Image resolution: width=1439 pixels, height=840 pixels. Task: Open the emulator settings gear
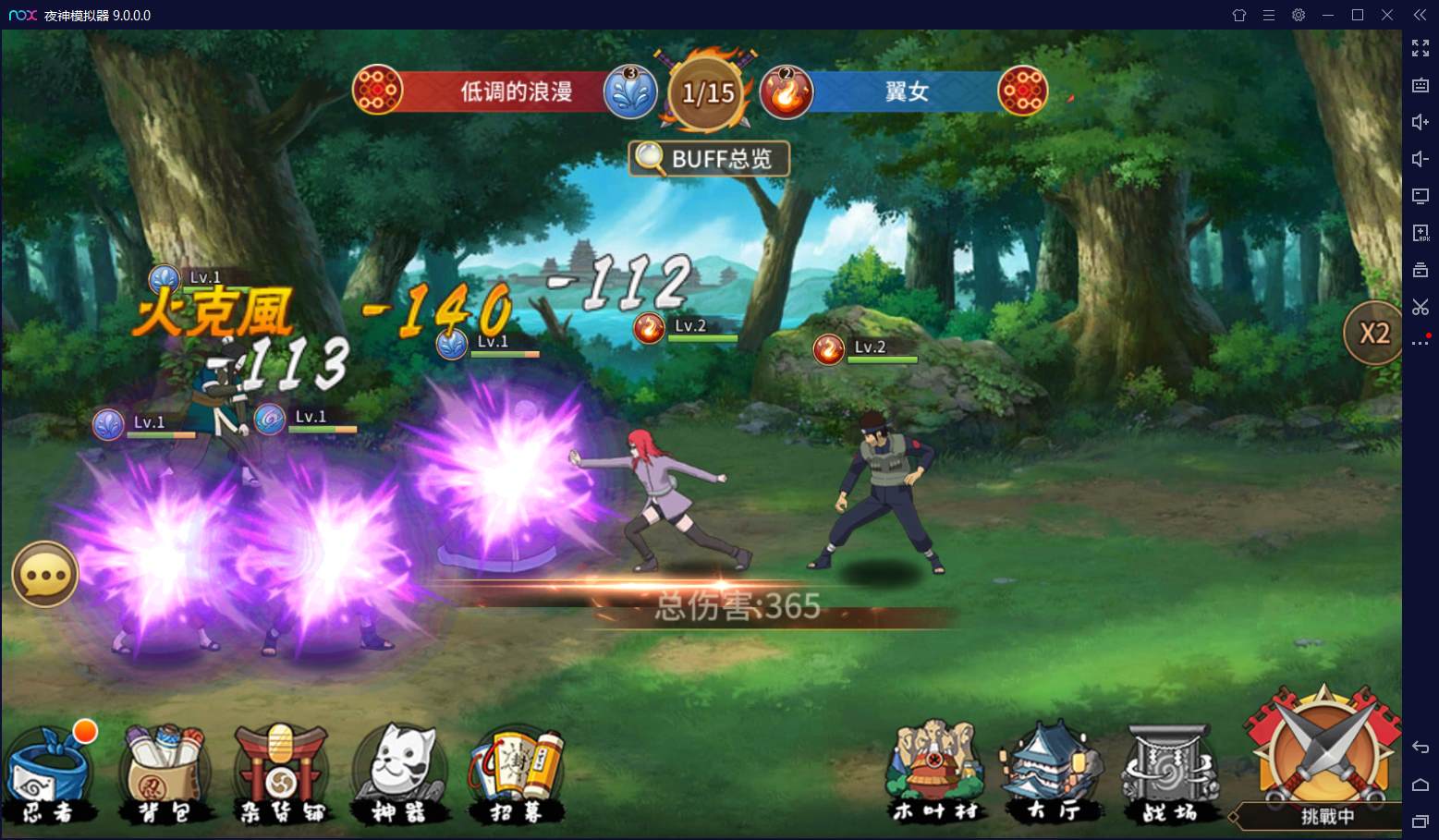[x=1299, y=15]
